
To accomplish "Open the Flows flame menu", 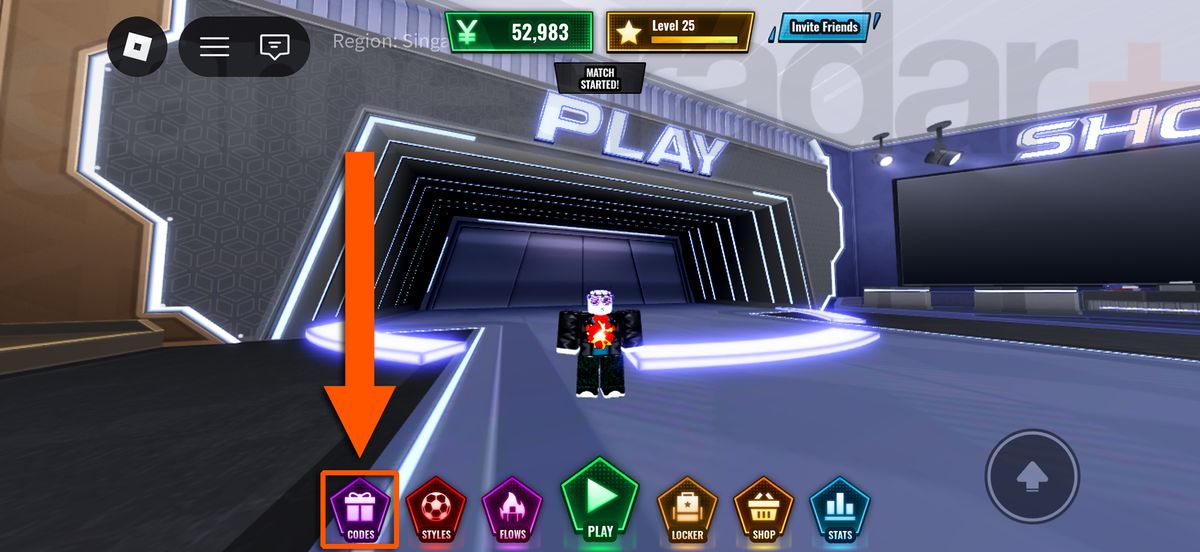I will [513, 510].
